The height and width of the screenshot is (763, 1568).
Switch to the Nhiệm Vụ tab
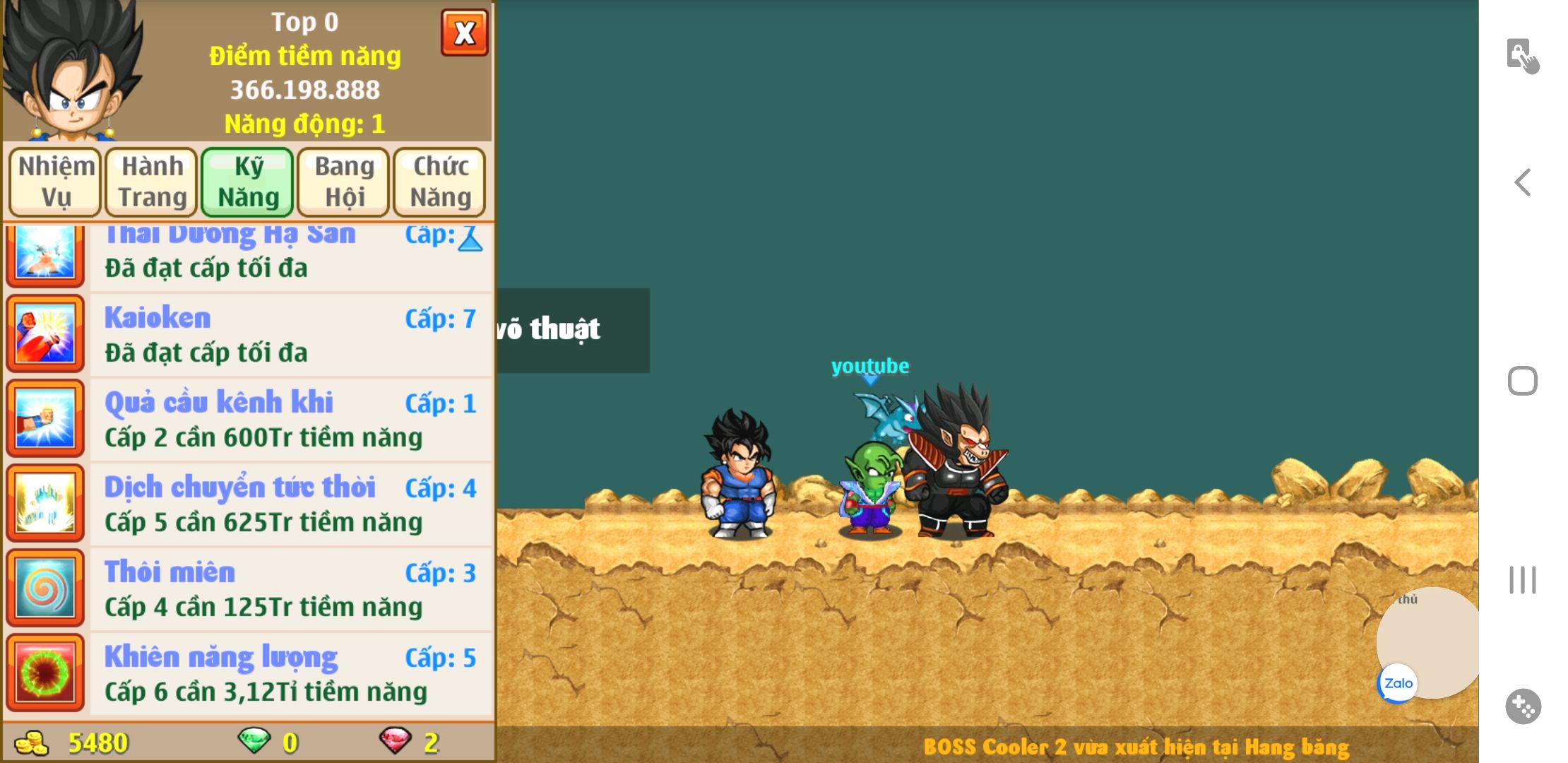point(55,182)
